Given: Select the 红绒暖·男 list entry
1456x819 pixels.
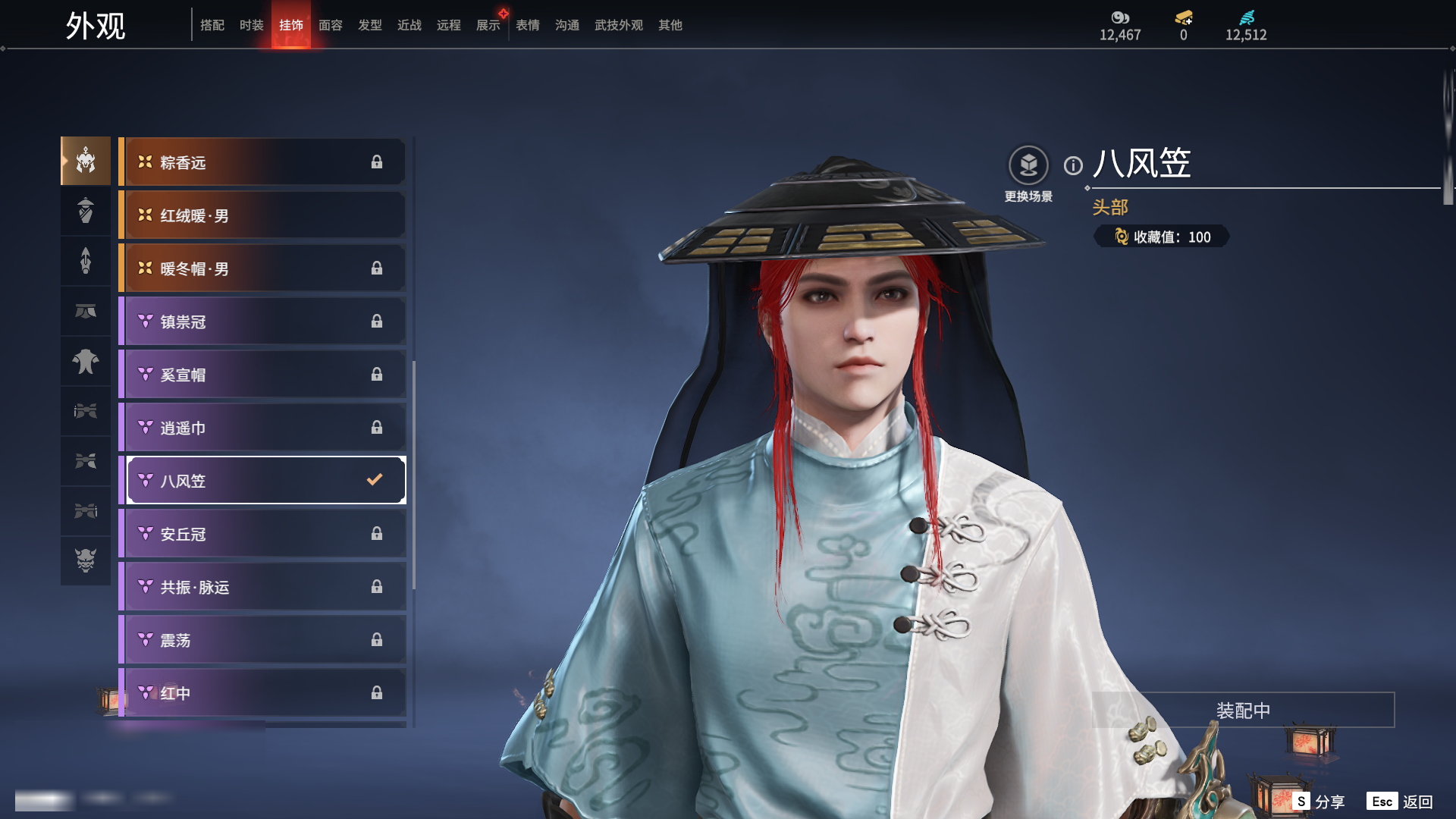Looking at the screenshot, I should [262, 215].
